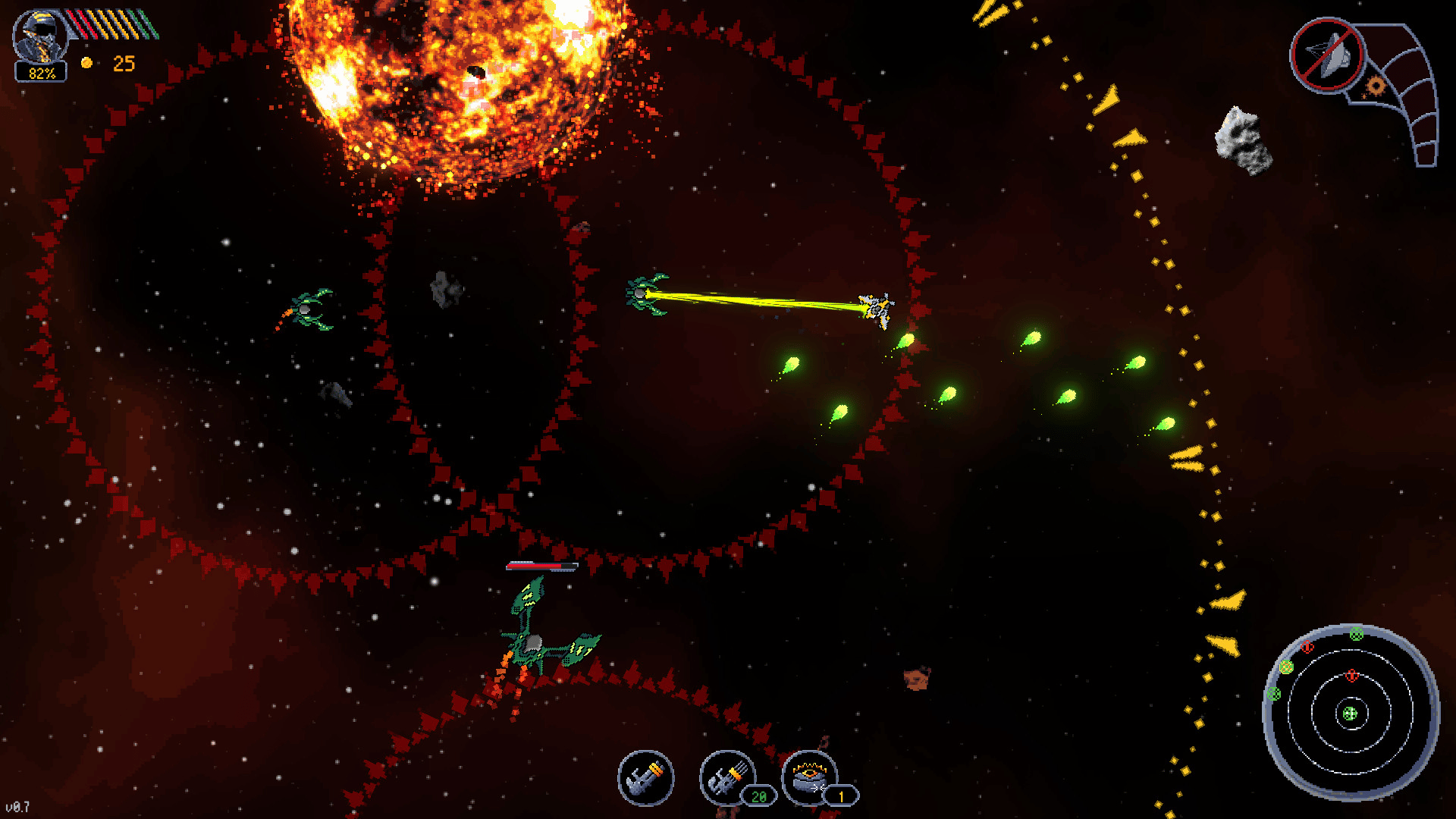Click the orange sun icon below ship indicator

1375,86
